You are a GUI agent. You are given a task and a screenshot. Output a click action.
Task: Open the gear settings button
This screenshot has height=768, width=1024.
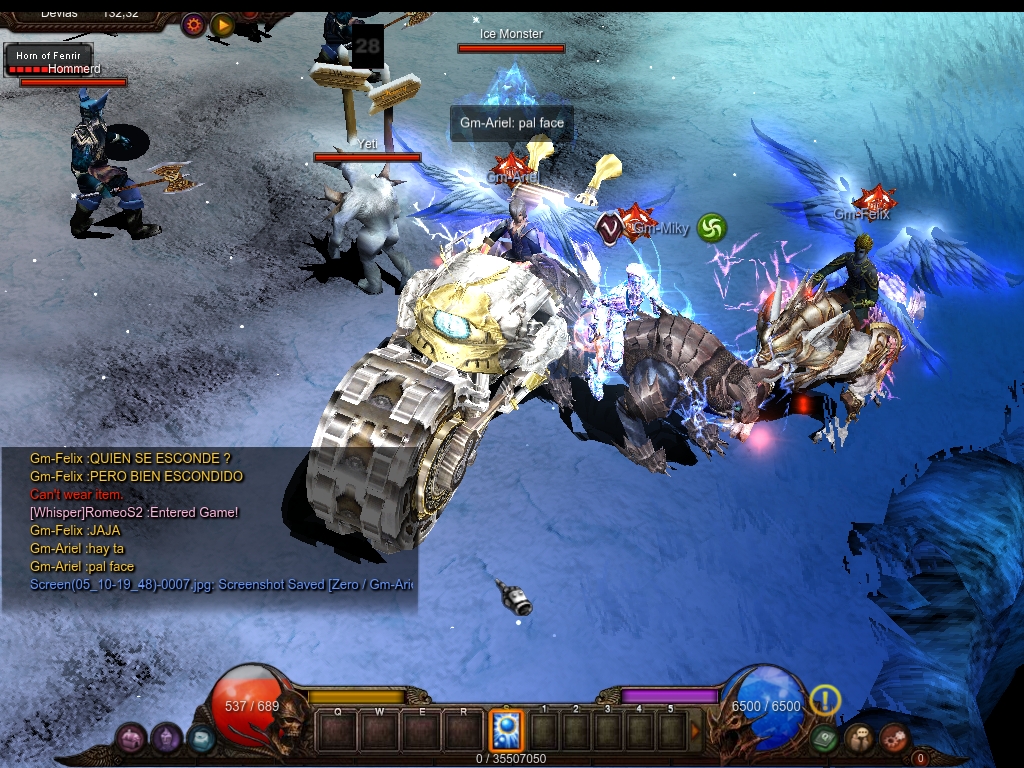(193, 25)
